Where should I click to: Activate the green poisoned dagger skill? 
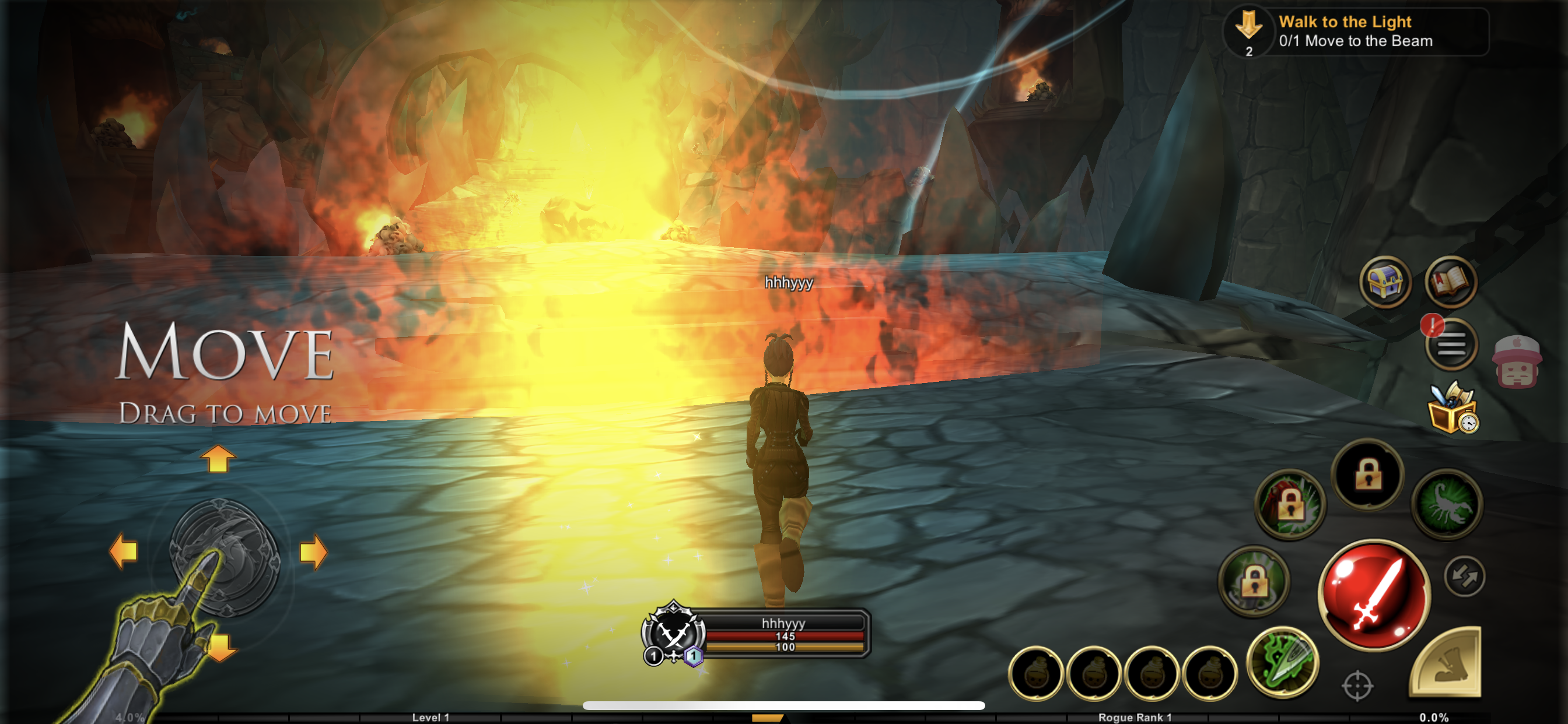coord(1283,662)
